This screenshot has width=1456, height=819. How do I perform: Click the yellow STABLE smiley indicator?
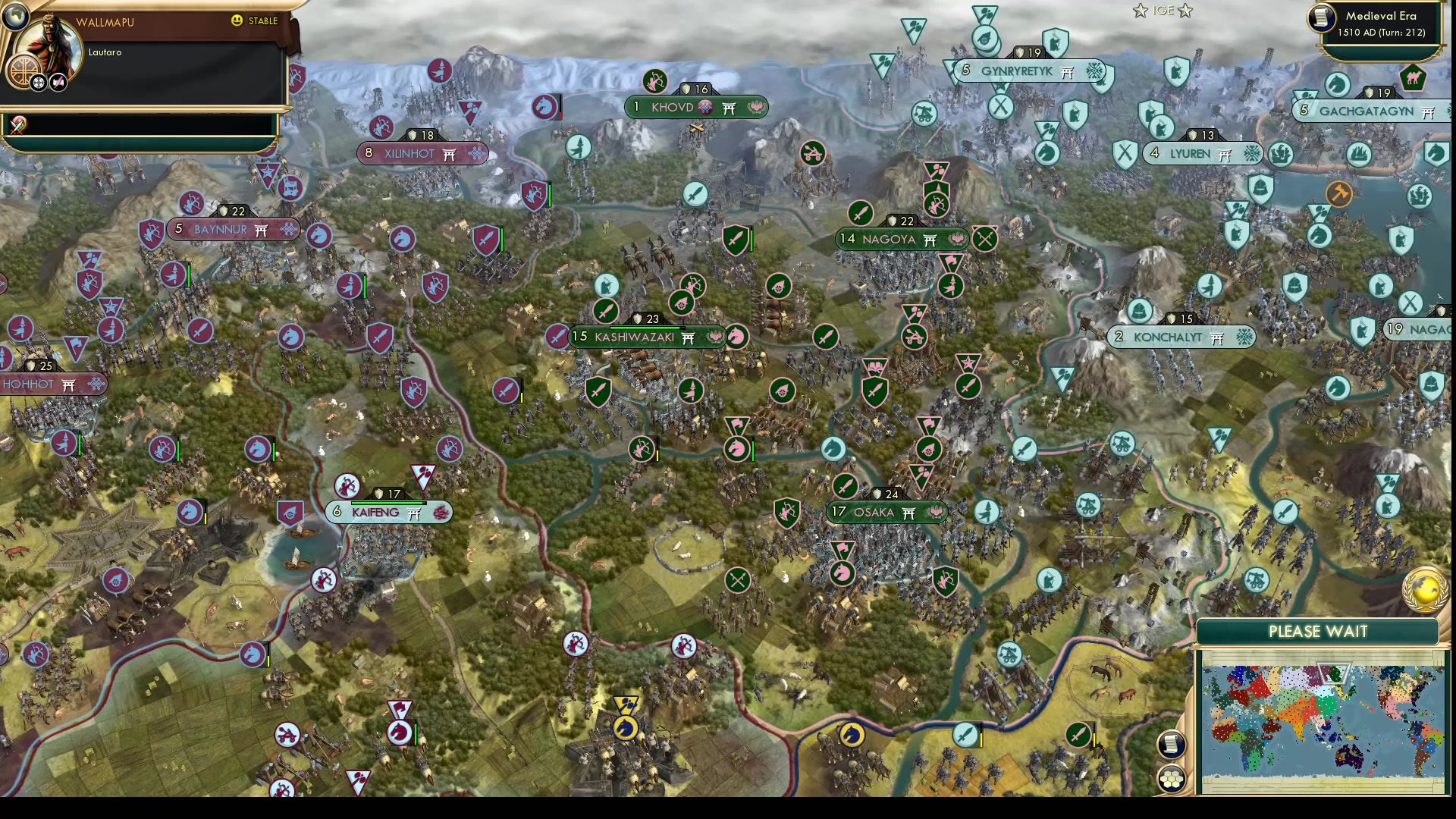(x=237, y=21)
